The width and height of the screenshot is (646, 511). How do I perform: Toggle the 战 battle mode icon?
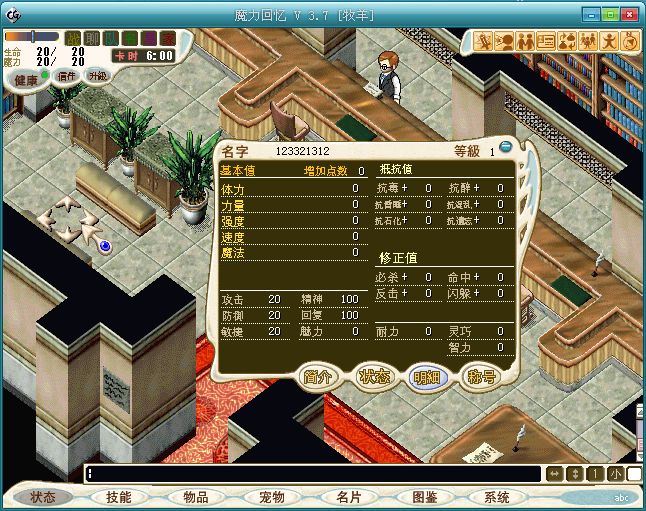coord(73,38)
